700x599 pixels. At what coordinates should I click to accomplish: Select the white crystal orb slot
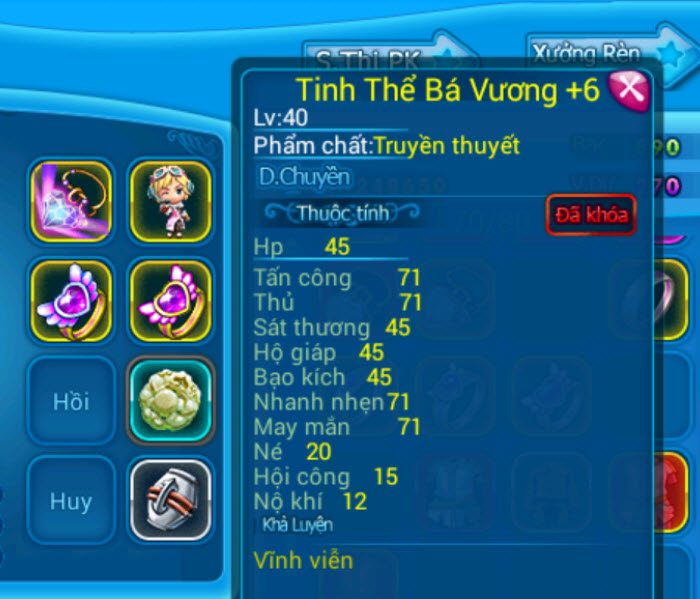tap(170, 400)
